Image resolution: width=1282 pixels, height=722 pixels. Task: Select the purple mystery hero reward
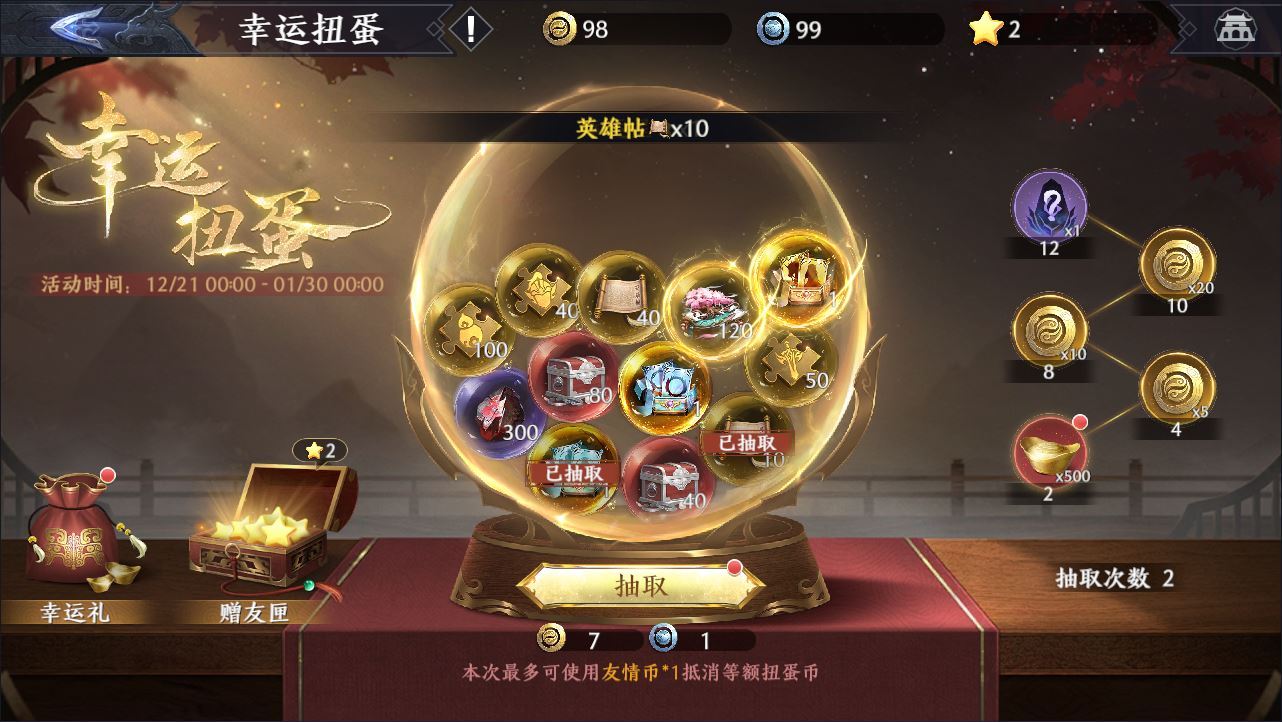[x=1048, y=207]
